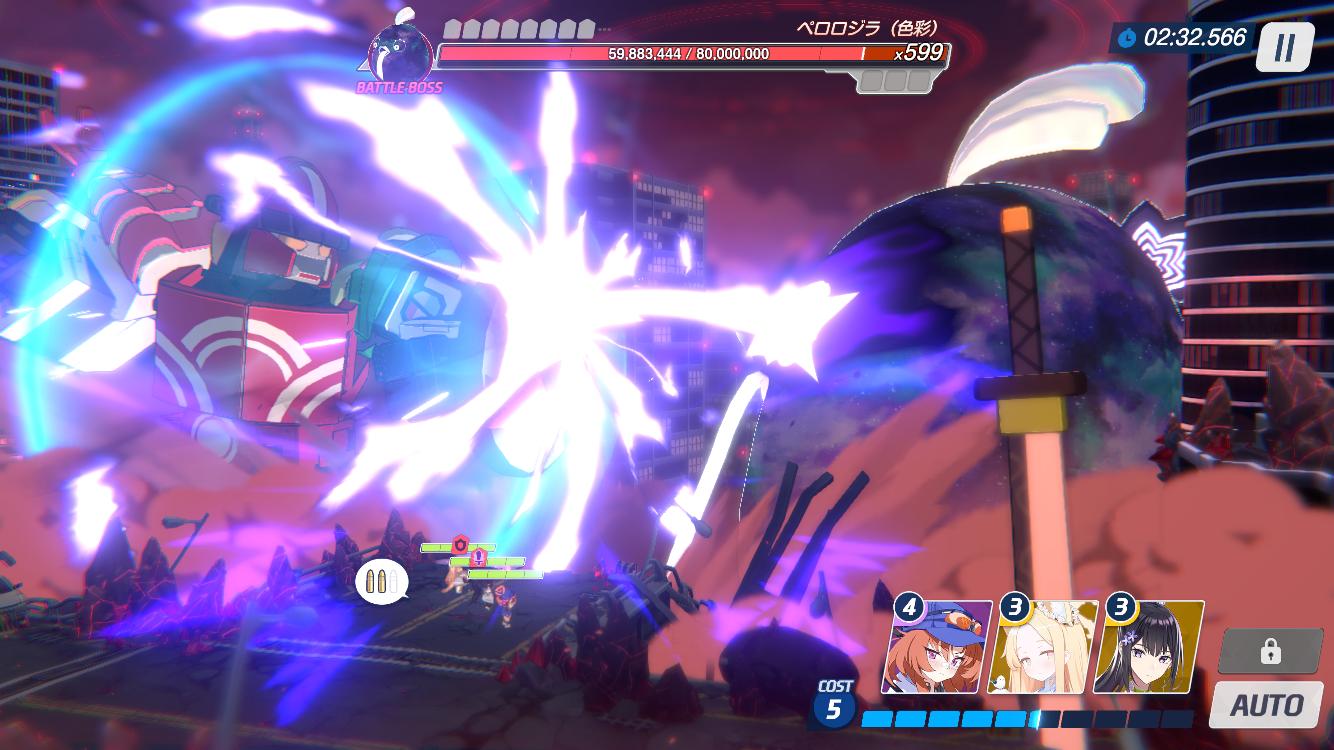The image size is (1334, 750).
Task: Pause the battle
Action: tap(1285, 47)
